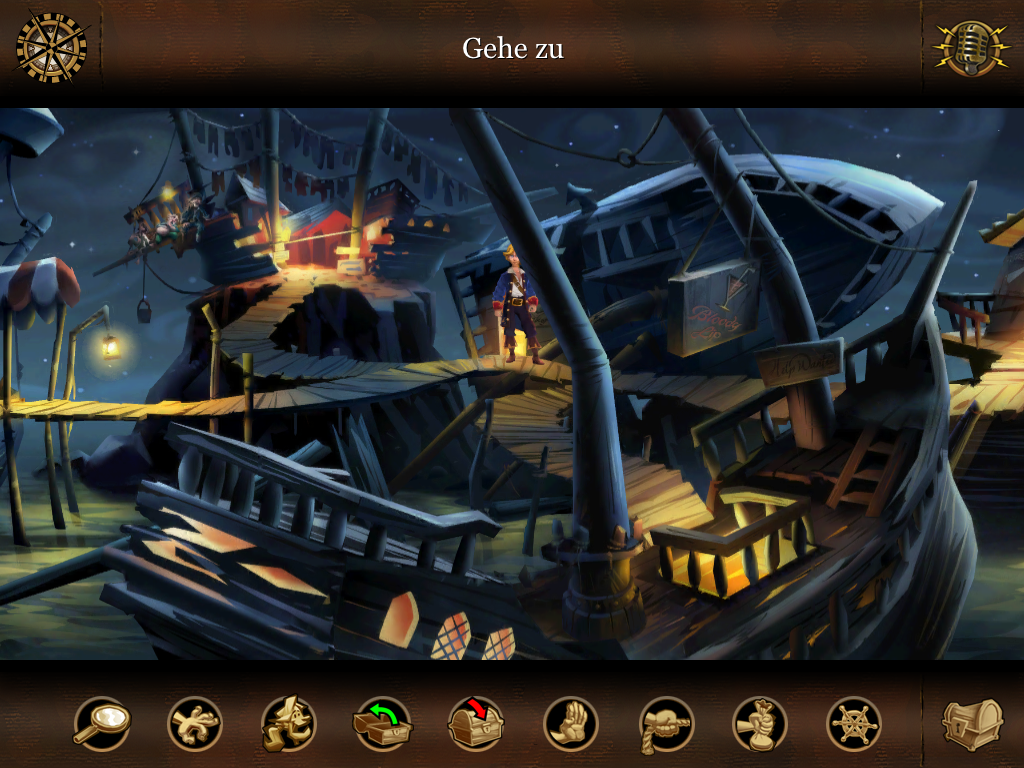Choose the hand holding sack verb
The height and width of the screenshot is (768, 1024).
pos(760,723)
